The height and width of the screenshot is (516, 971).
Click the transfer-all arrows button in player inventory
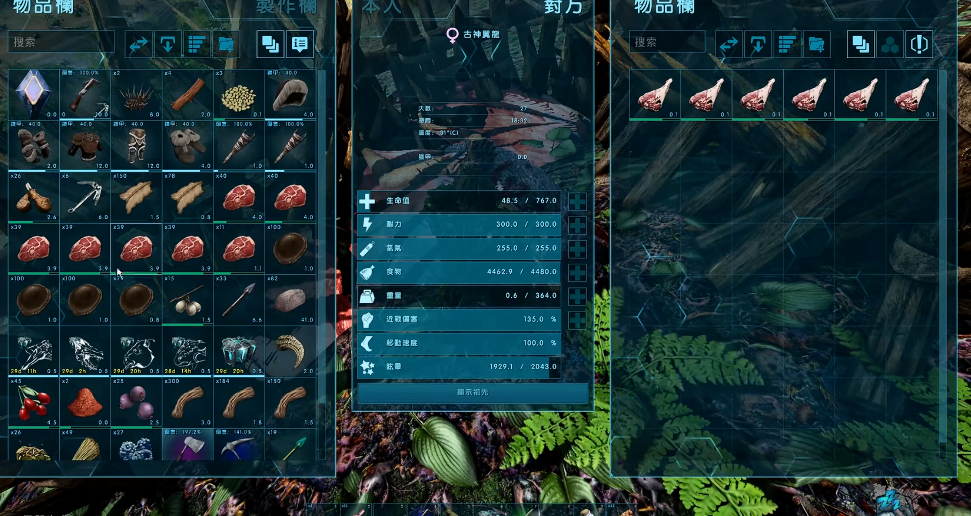(138, 44)
